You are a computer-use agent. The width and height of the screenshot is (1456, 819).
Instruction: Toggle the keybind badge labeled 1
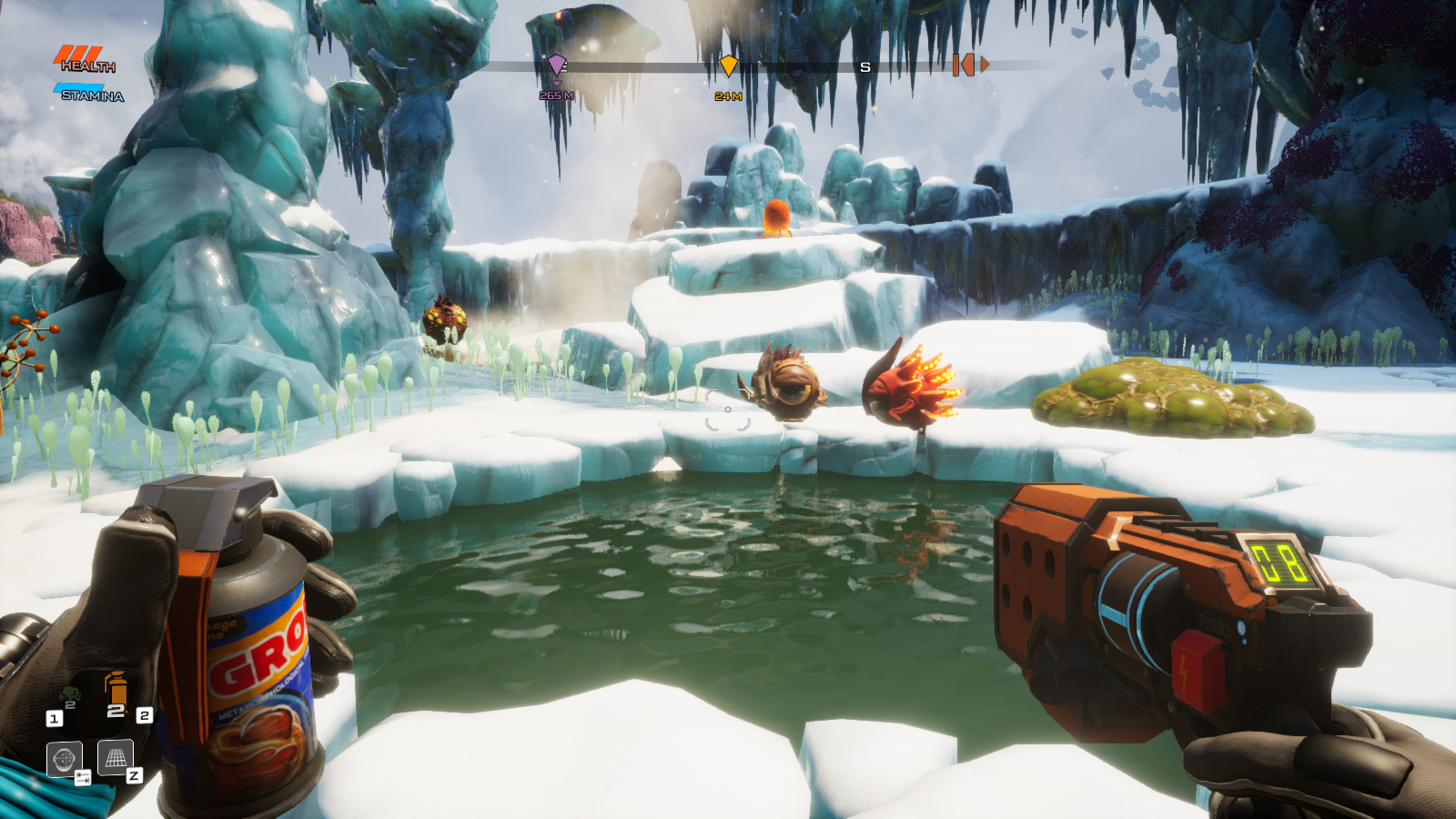(x=54, y=717)
